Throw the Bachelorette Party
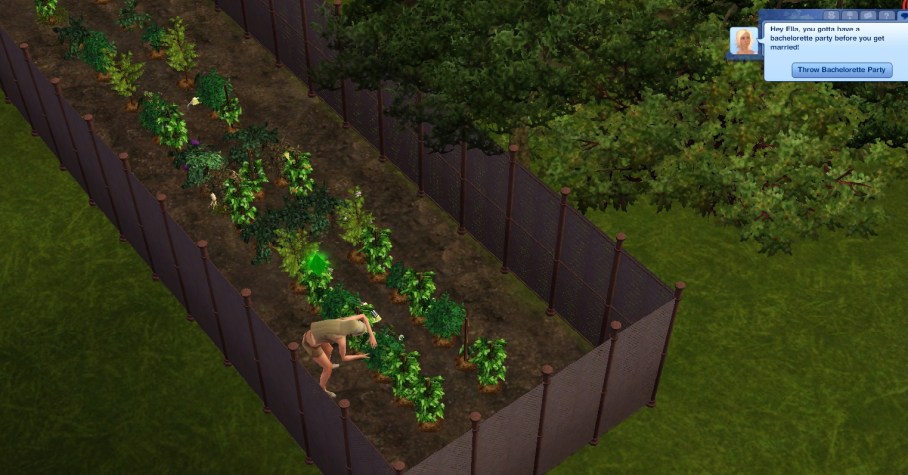This screenshot has width=908, height=475. 841,70
